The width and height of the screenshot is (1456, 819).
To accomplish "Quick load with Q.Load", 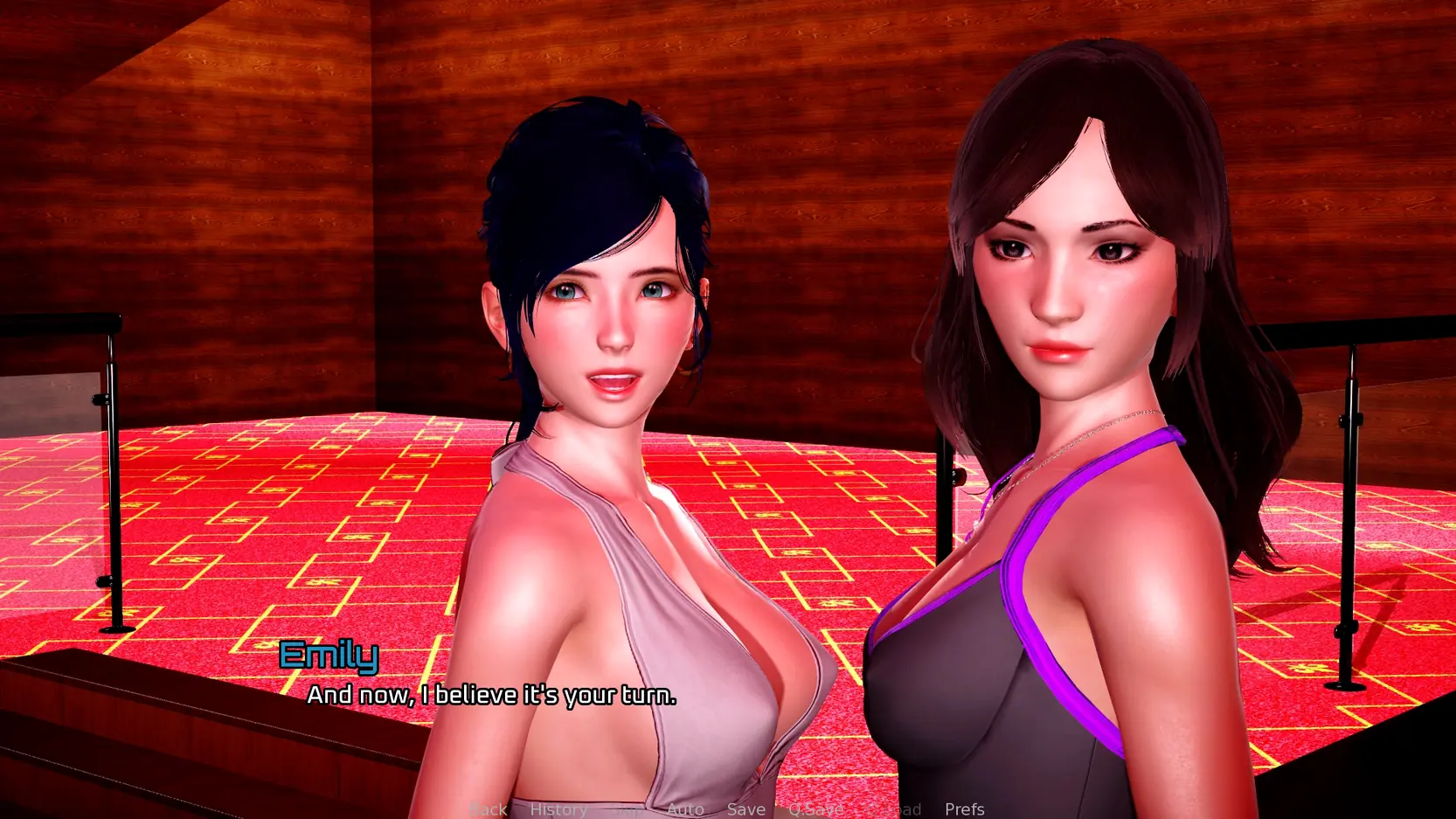I will click(894, 809).
